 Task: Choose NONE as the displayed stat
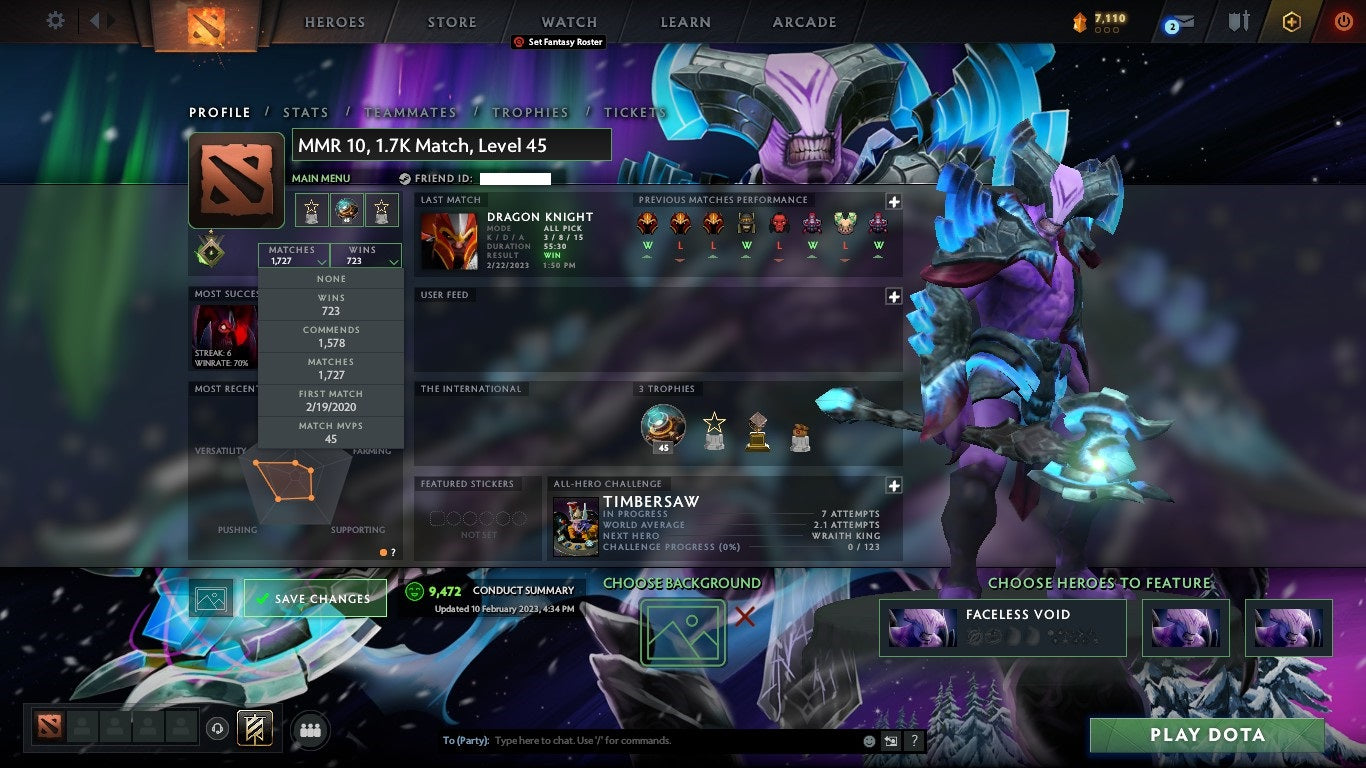[330, 278]
